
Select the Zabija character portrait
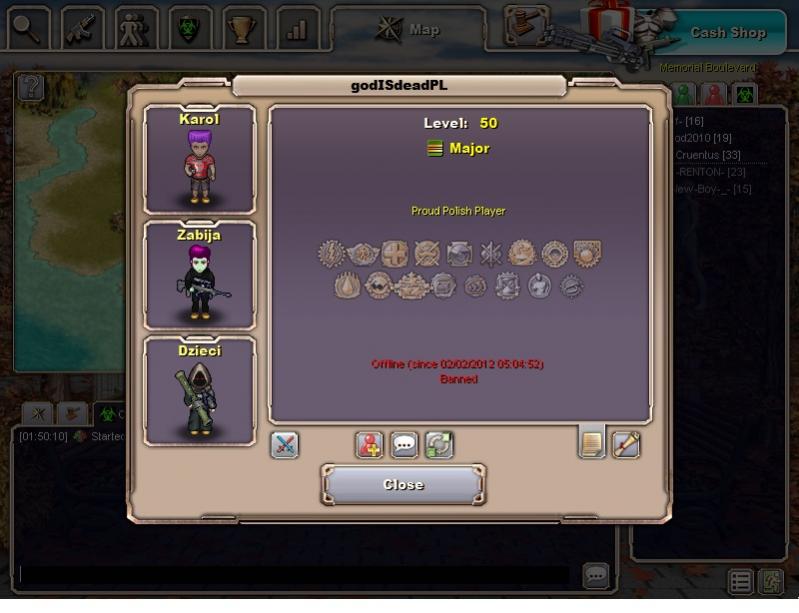(200, 275)
